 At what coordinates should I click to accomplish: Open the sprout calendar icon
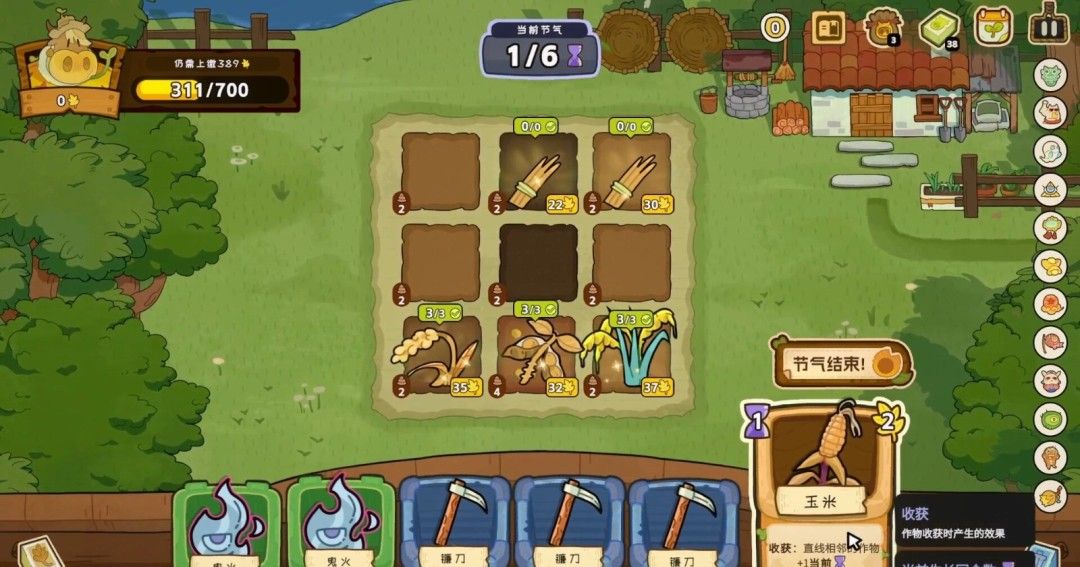point(993,26)
